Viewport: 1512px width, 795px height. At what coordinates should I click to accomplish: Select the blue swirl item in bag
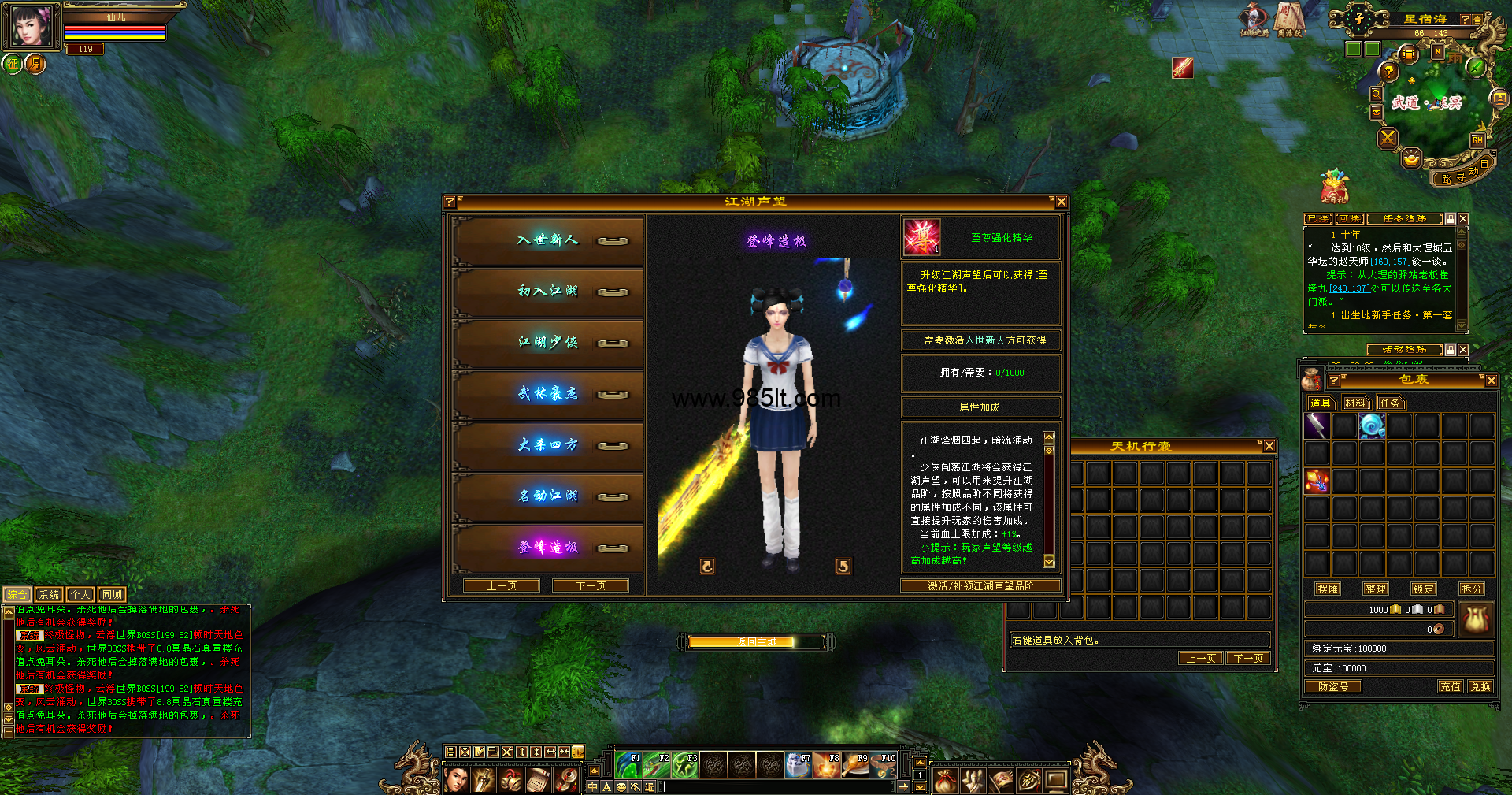pyautogui.click(x=1372, y=426)
